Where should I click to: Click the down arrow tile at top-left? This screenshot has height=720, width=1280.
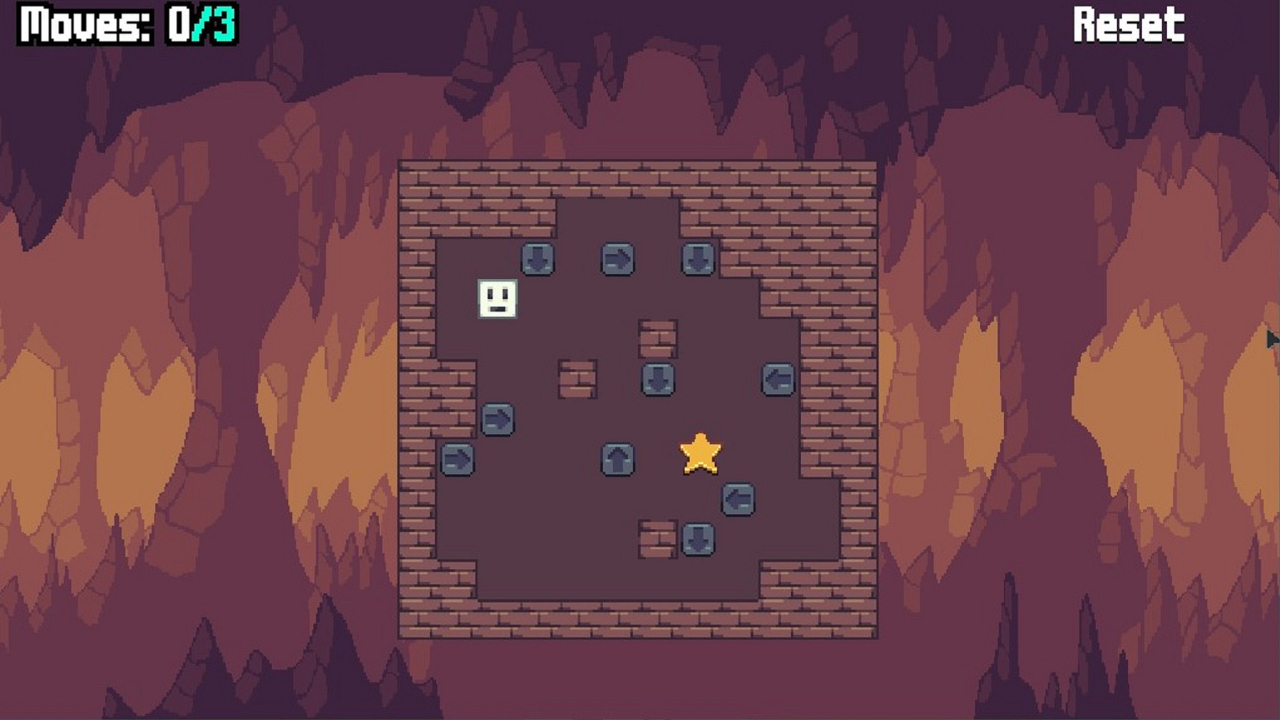coord(538,259)
